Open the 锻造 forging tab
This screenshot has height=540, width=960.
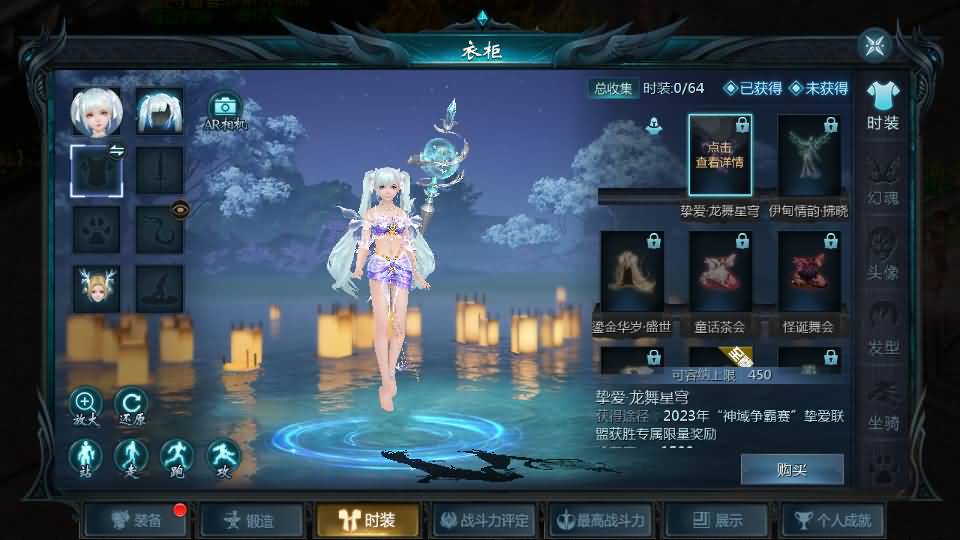coord(250,520)
